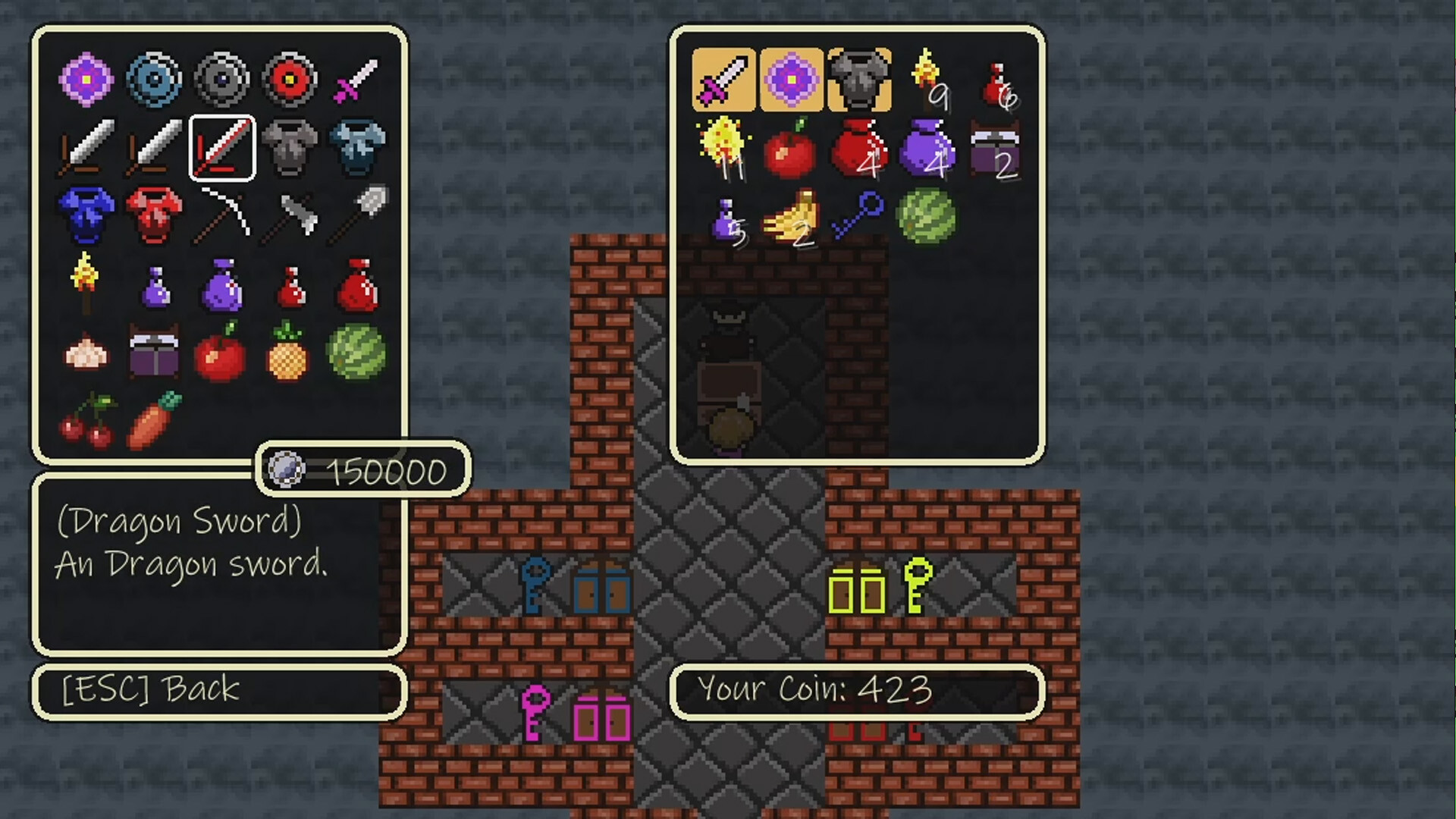Click the purple magic orb shop item
The width and height of the screenshot is (1456, 819).
(x=85, y=78)
